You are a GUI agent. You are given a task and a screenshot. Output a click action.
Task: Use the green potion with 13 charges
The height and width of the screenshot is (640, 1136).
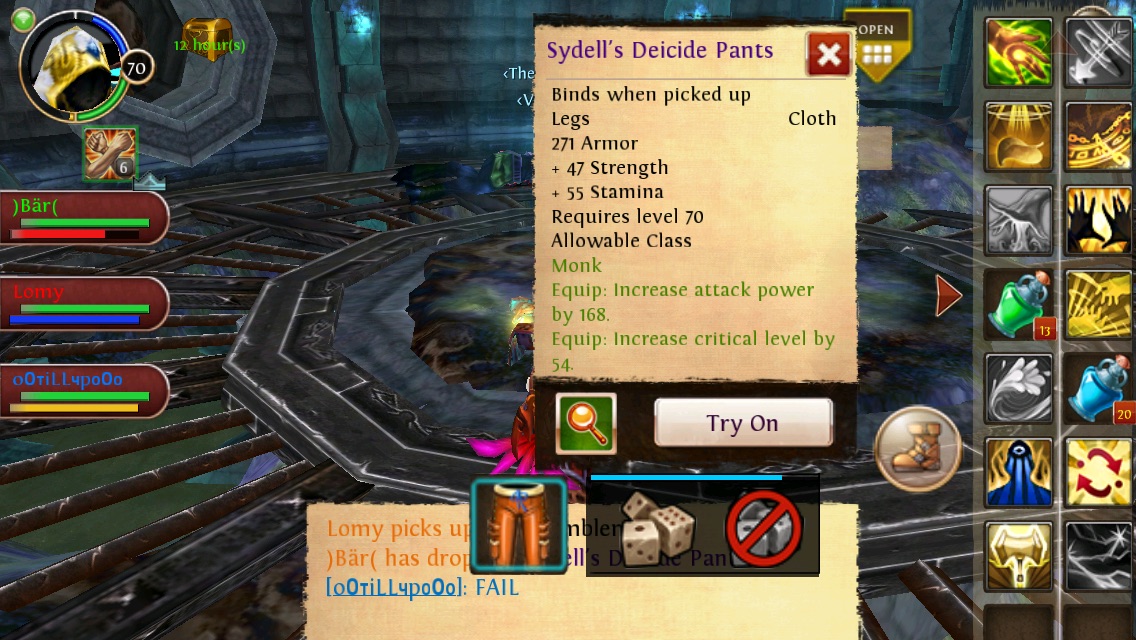(1018, 305)
